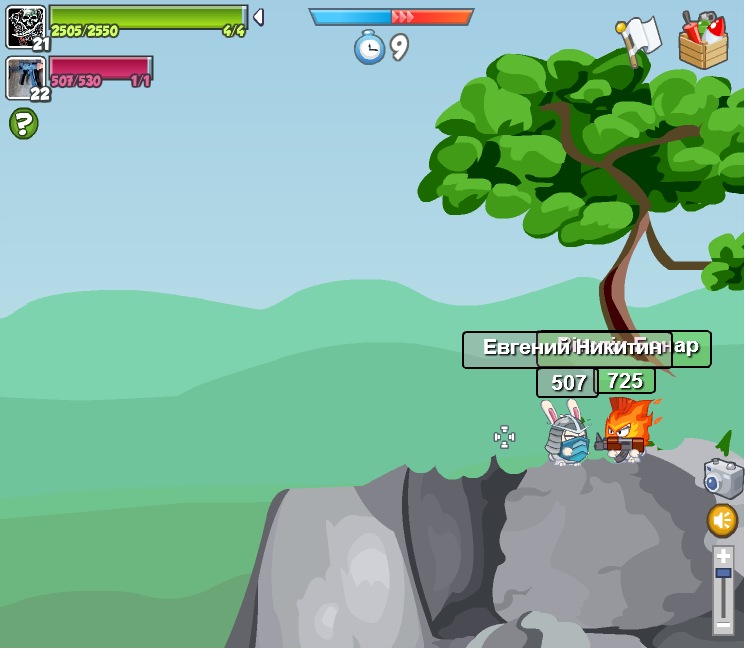Click the blue zoom slider handle
This screenshot has height=650, width=745.
click(x=723, y=573)
